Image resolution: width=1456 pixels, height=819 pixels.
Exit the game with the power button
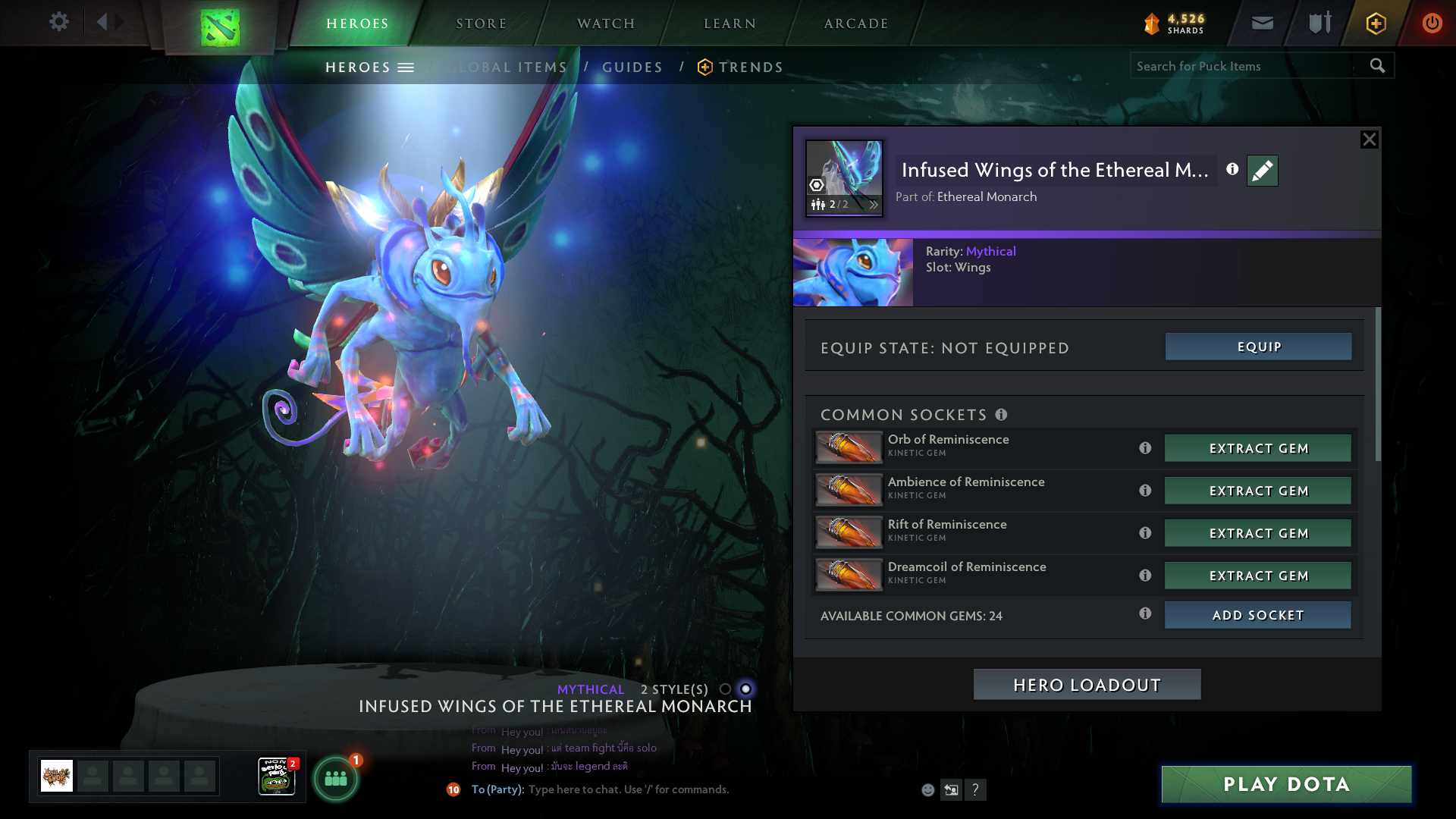point(1432,23)
